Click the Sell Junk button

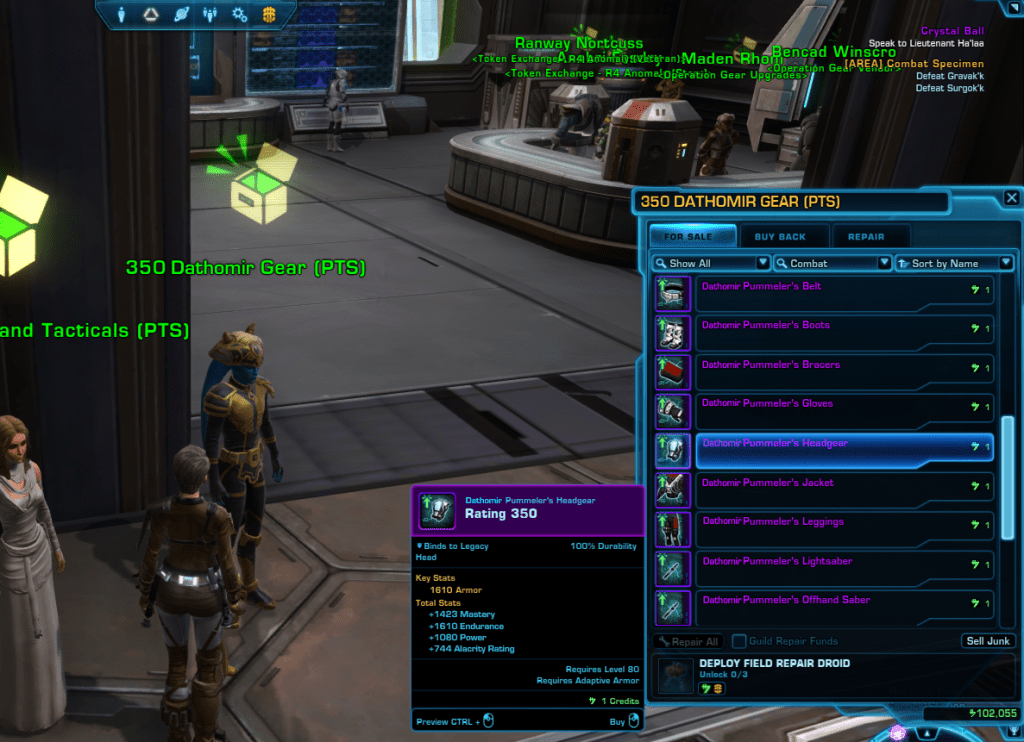point(988,641)
